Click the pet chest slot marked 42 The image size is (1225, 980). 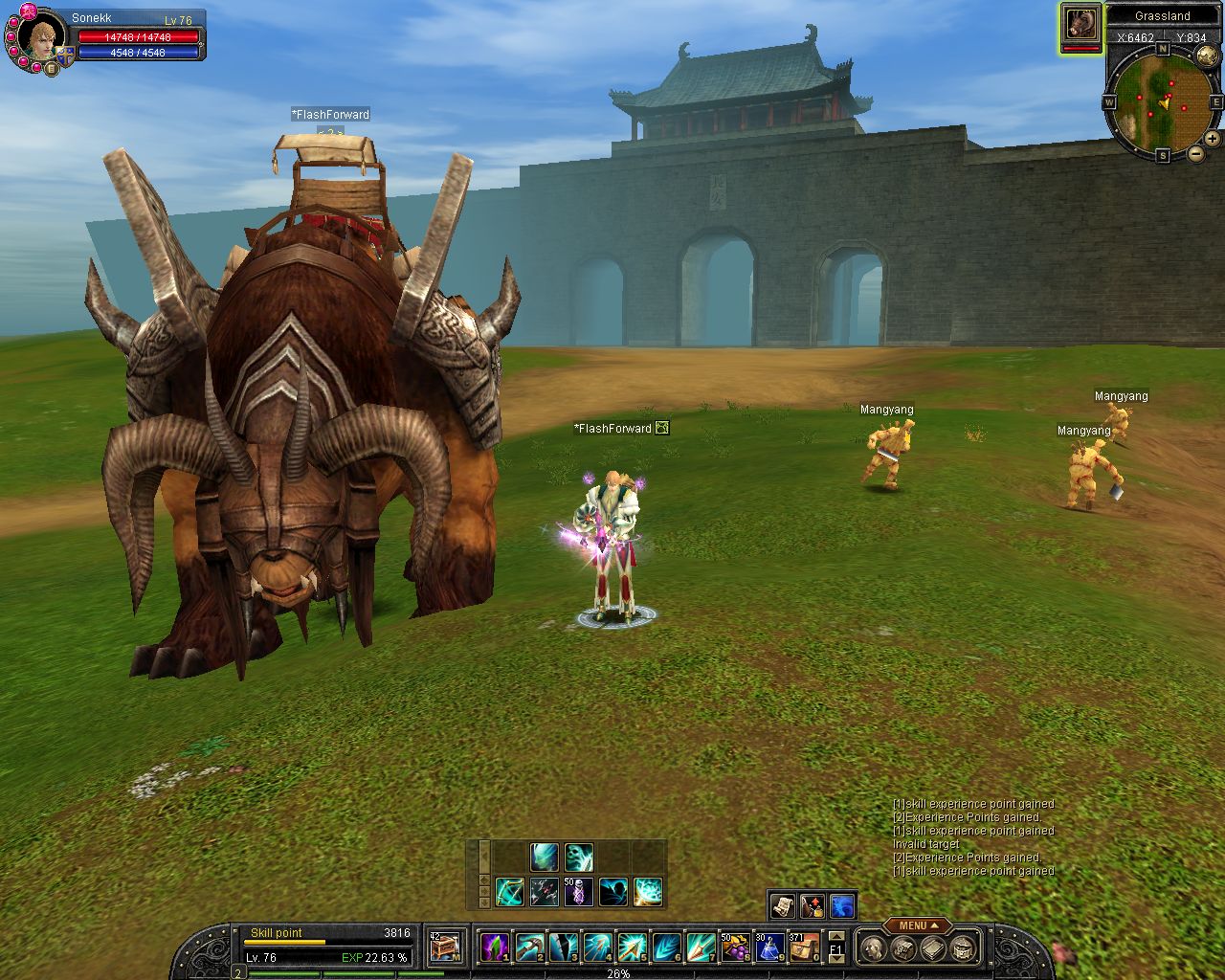446,947
